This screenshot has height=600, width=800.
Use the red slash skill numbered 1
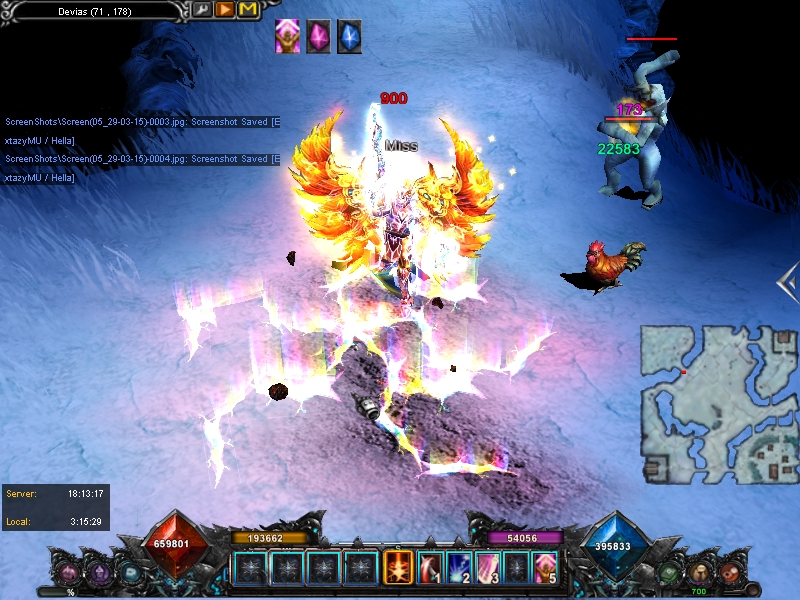[431, 567]
